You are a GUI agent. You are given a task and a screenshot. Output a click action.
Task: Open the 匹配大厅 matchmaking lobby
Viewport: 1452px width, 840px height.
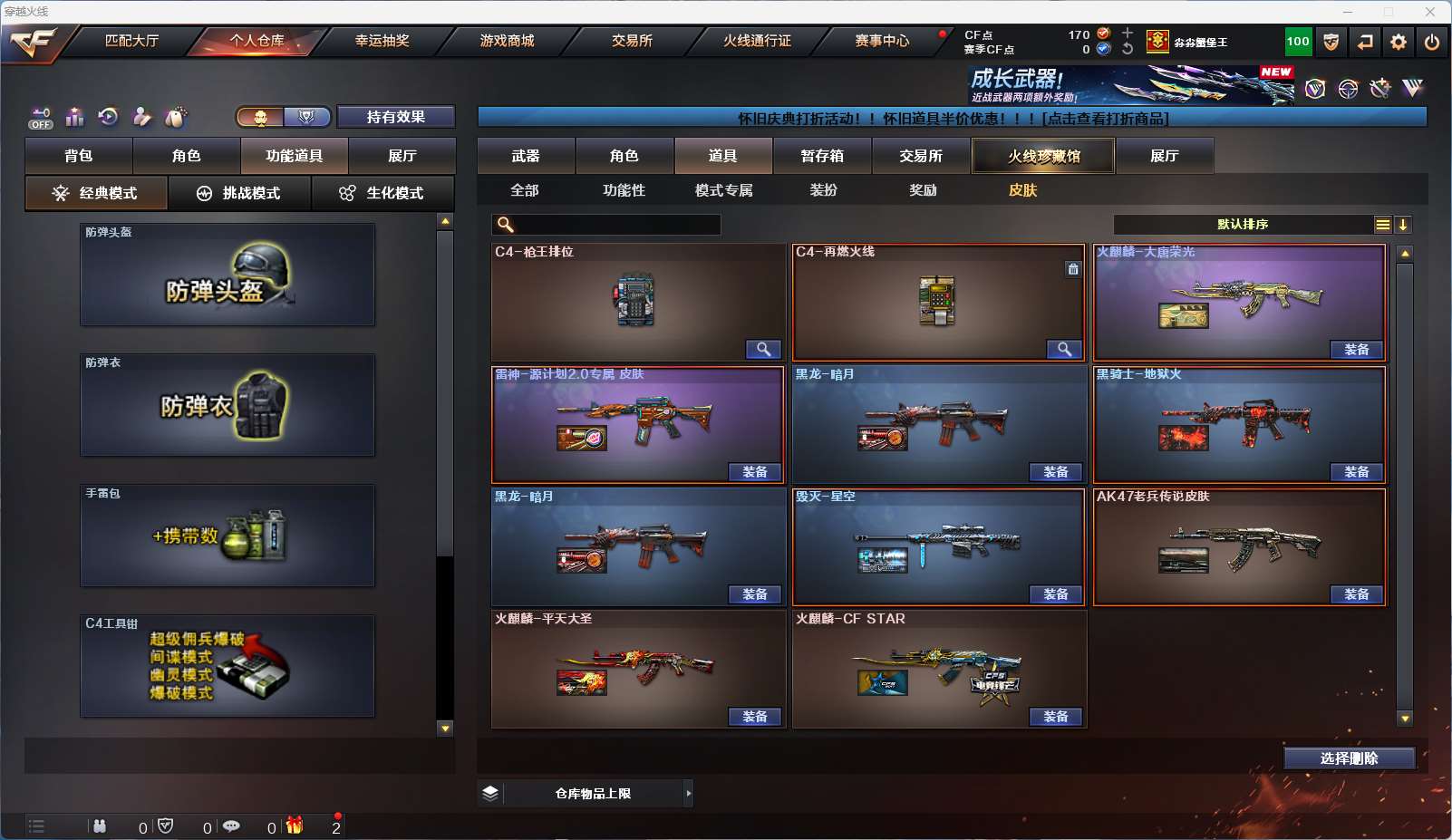coord(131,41)
